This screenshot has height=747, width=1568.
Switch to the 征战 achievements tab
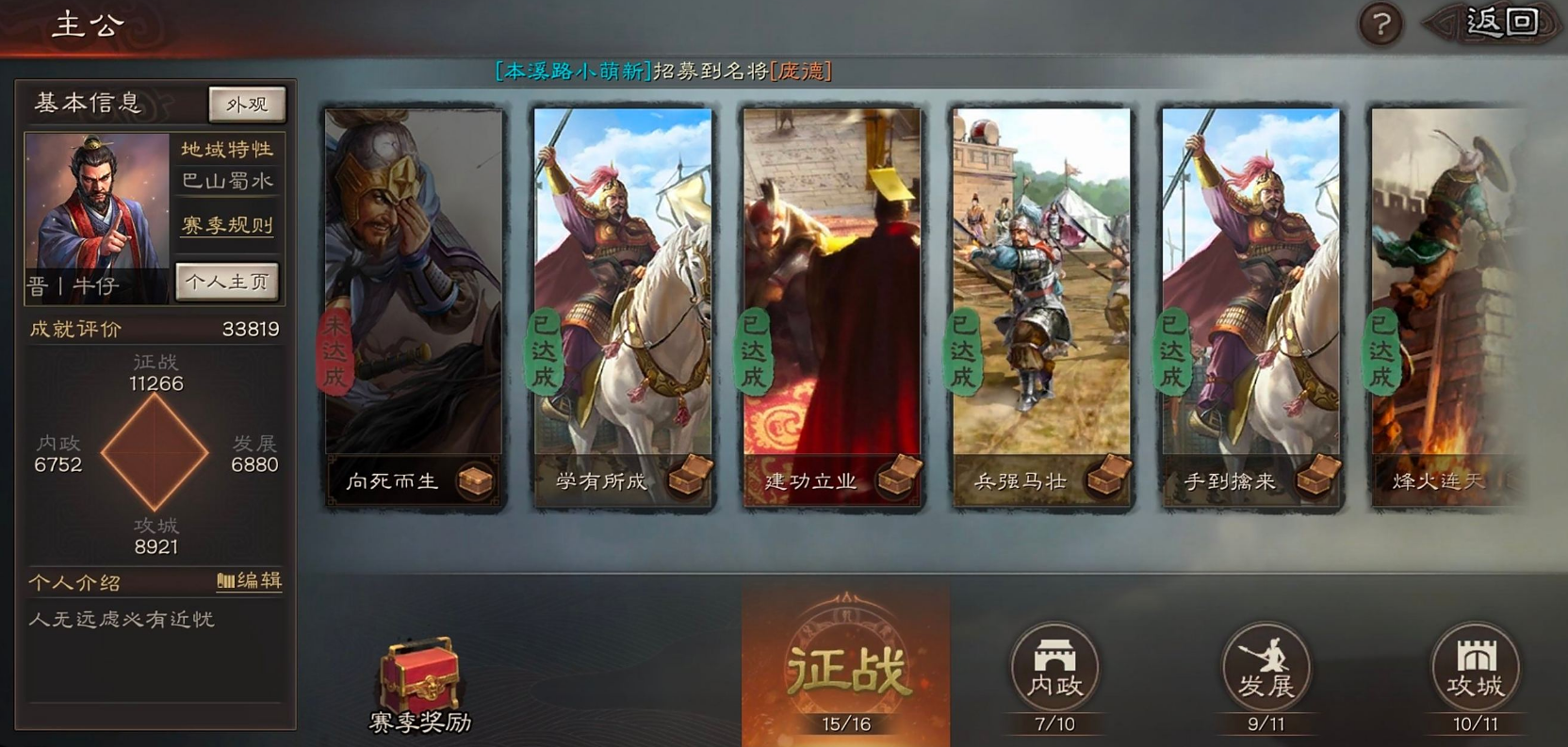[846, 671]
